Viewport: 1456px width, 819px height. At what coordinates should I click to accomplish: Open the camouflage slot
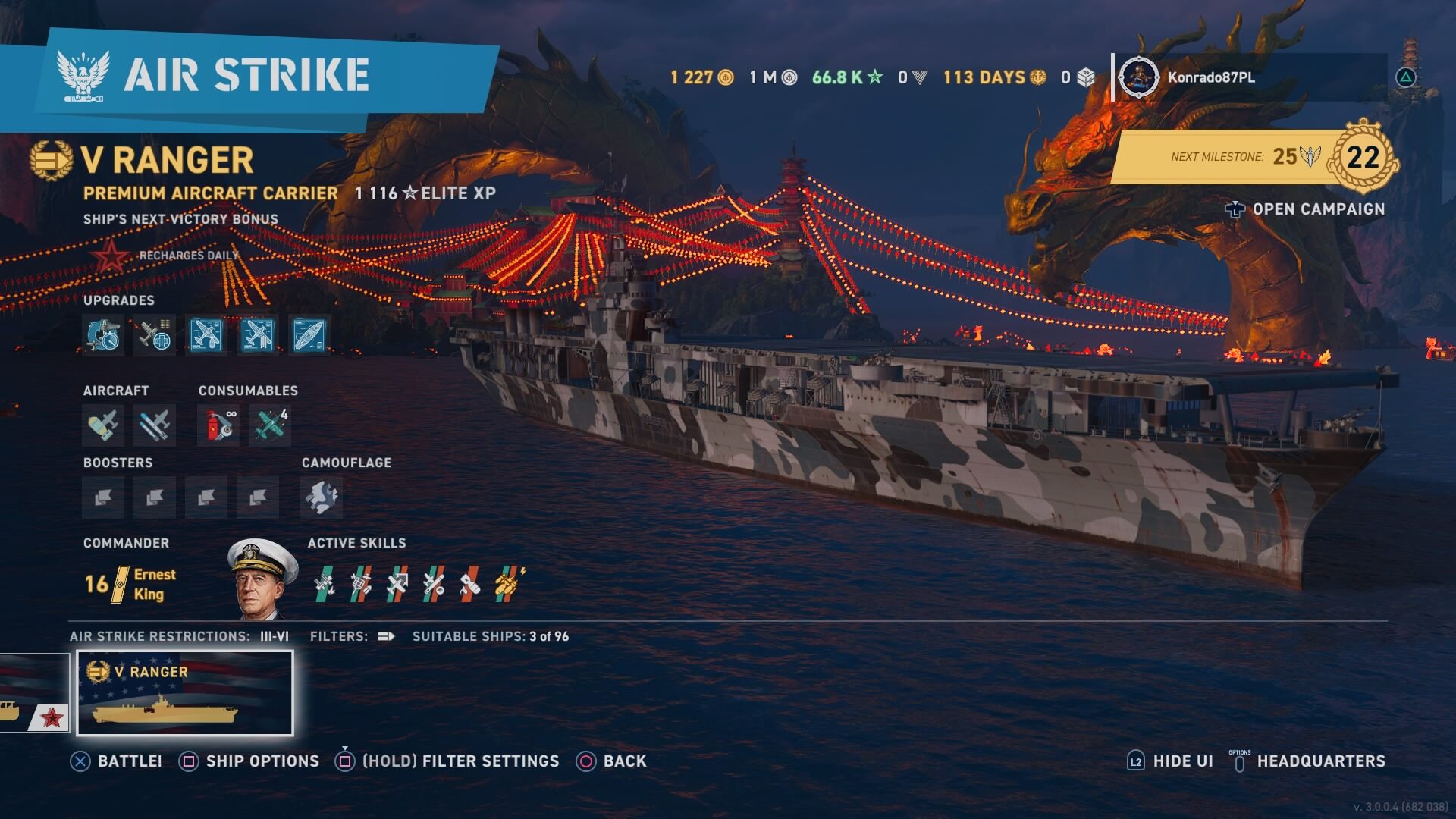point(322,498)
